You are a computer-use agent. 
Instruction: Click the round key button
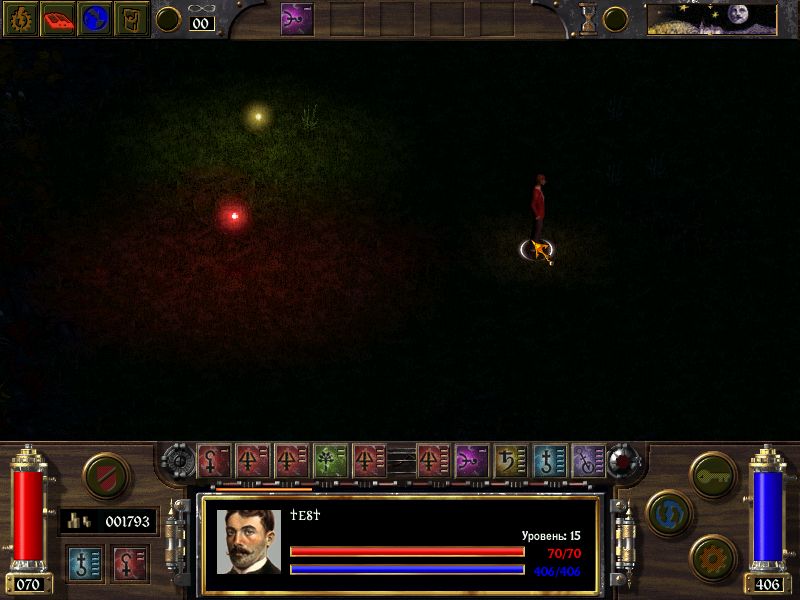point(713,474)
